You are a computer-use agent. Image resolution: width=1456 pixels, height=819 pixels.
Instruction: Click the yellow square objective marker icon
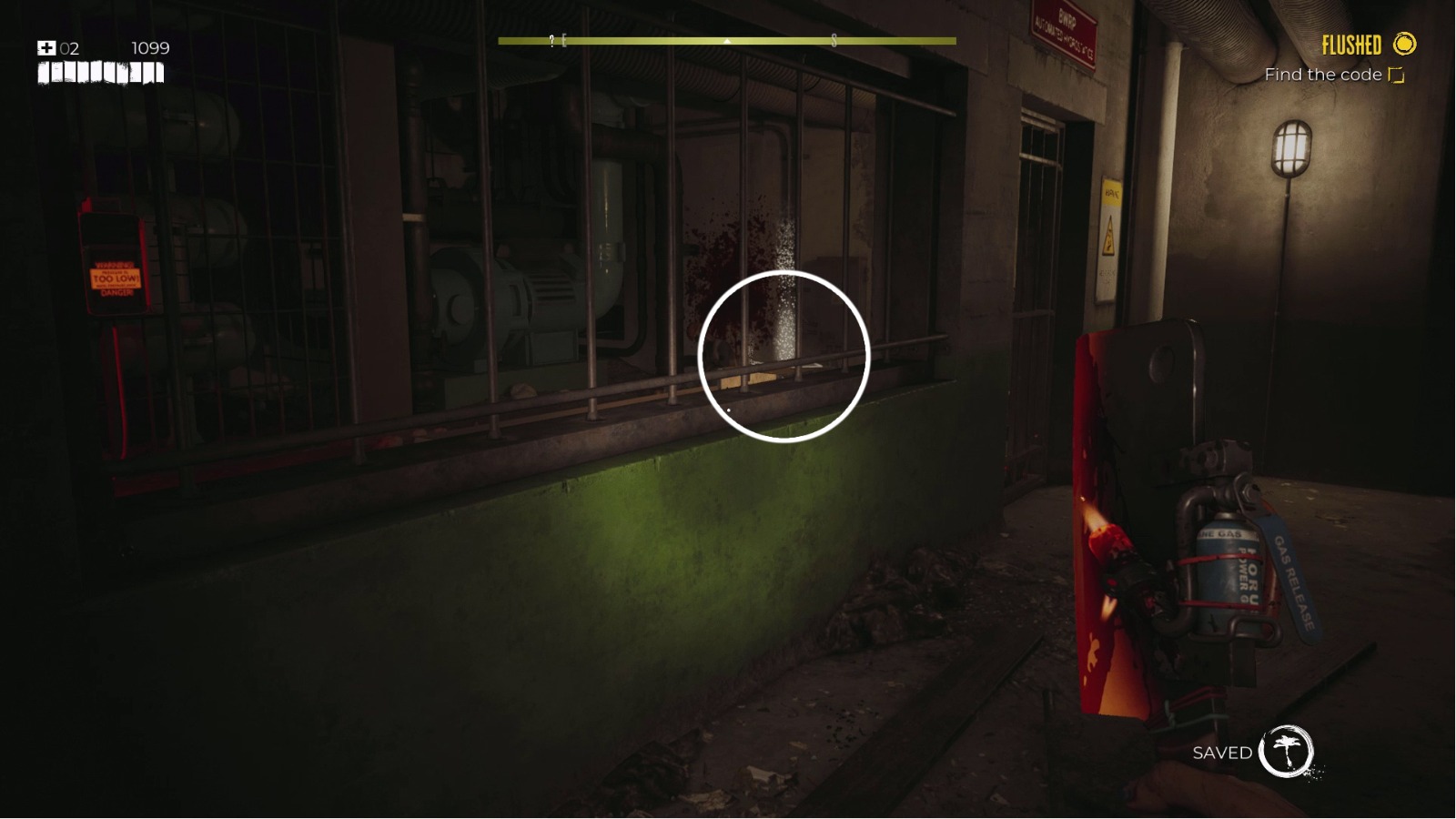coord(1393,75)
